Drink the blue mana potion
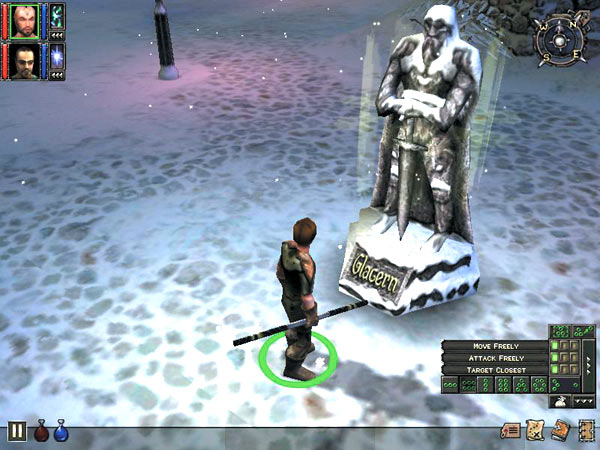This screenshot has width=600, height=450. pos(60,432)
